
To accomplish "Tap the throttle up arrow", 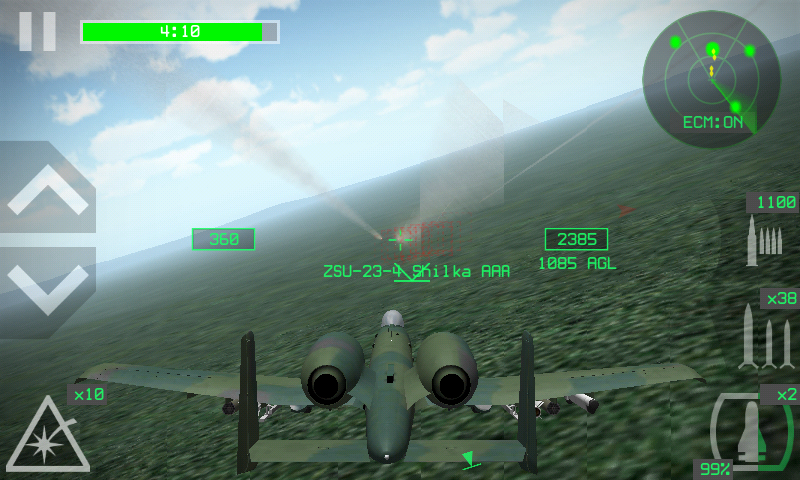I will (48, 193).
